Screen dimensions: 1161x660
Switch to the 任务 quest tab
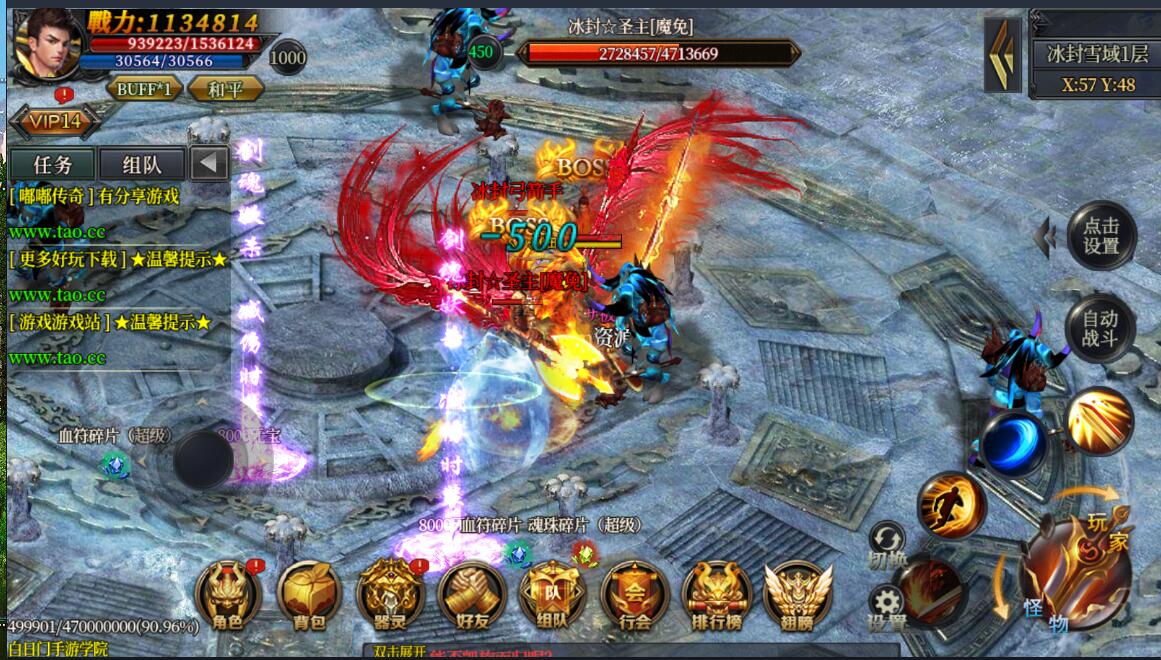[53, 164]
